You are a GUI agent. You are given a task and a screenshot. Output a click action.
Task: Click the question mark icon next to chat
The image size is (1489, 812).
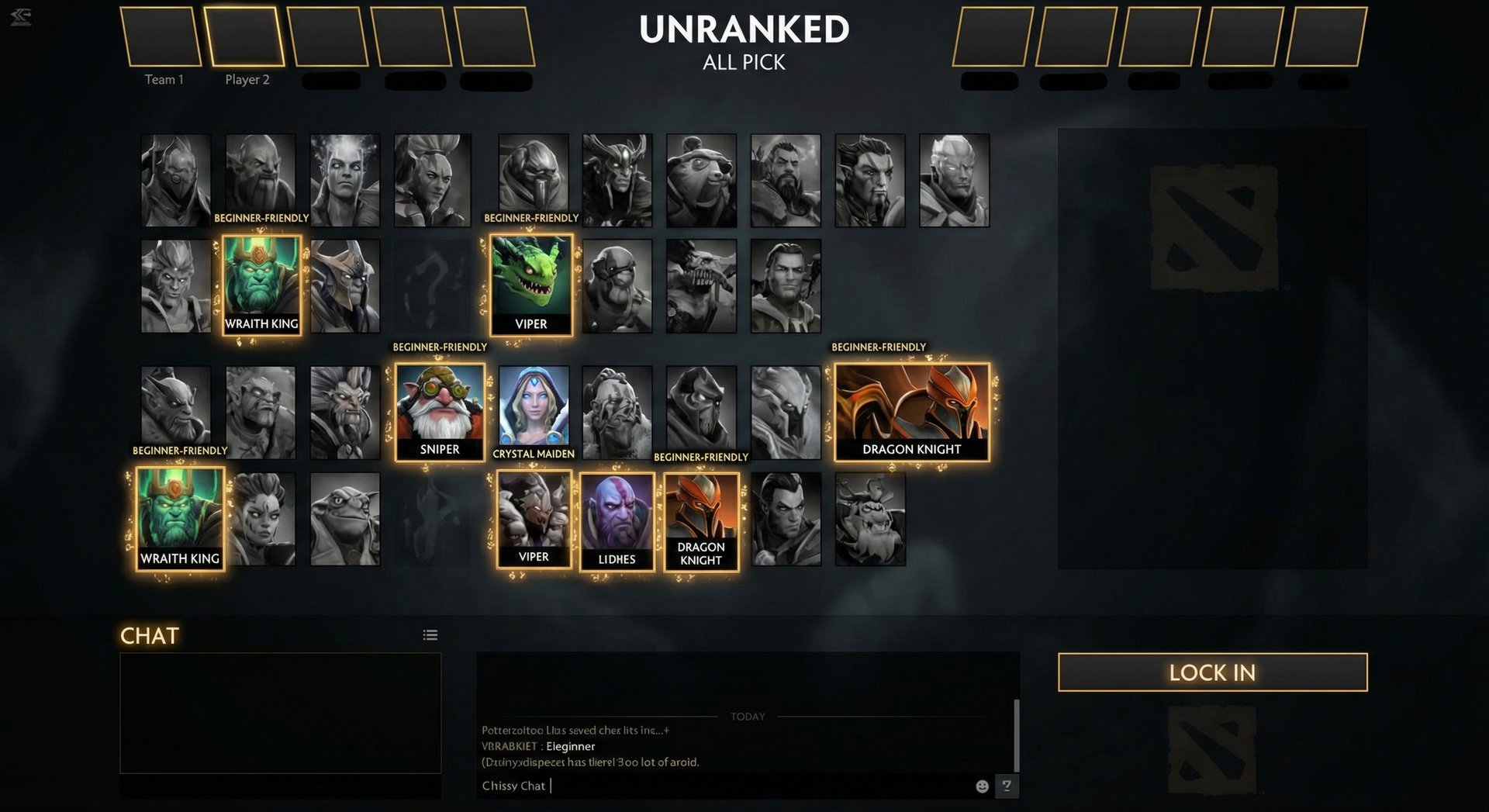tap(1007, 786)
